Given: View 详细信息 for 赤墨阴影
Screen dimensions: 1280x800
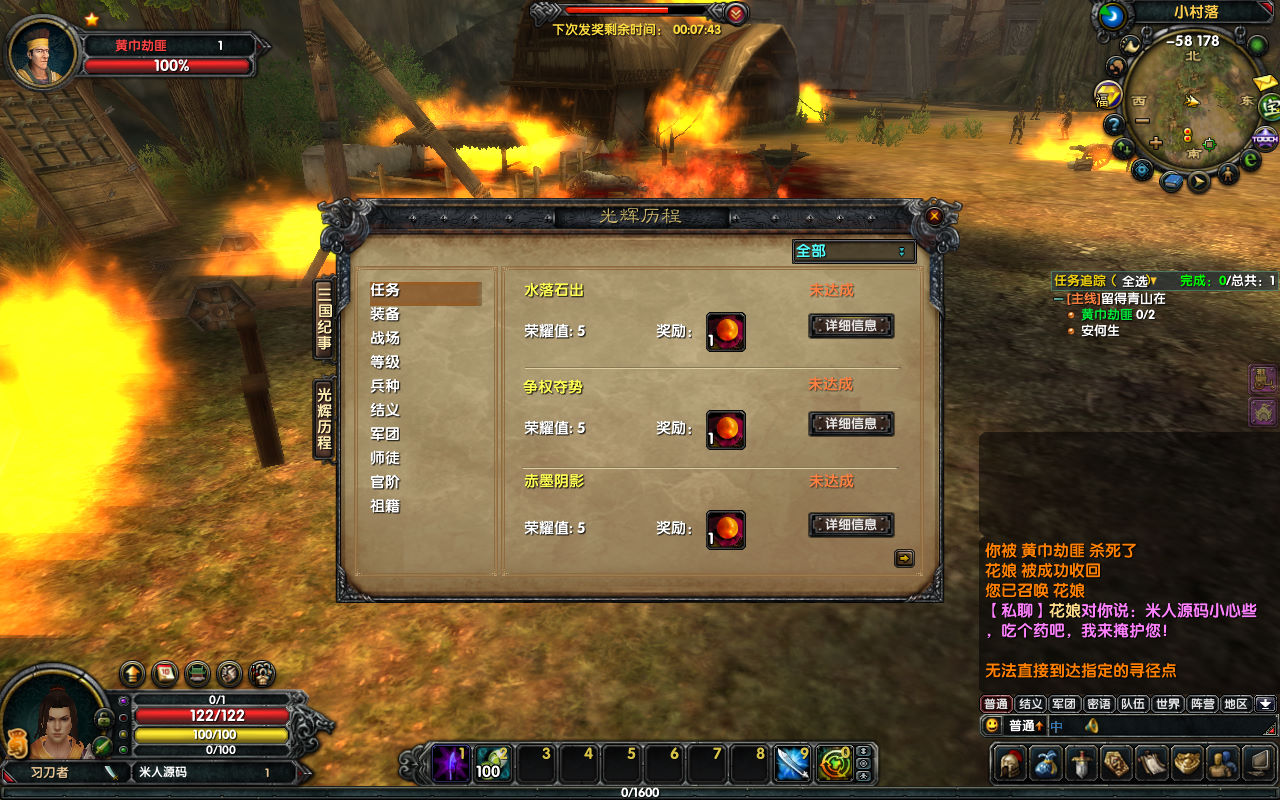Looking at the screenshot, I should 851,525.
